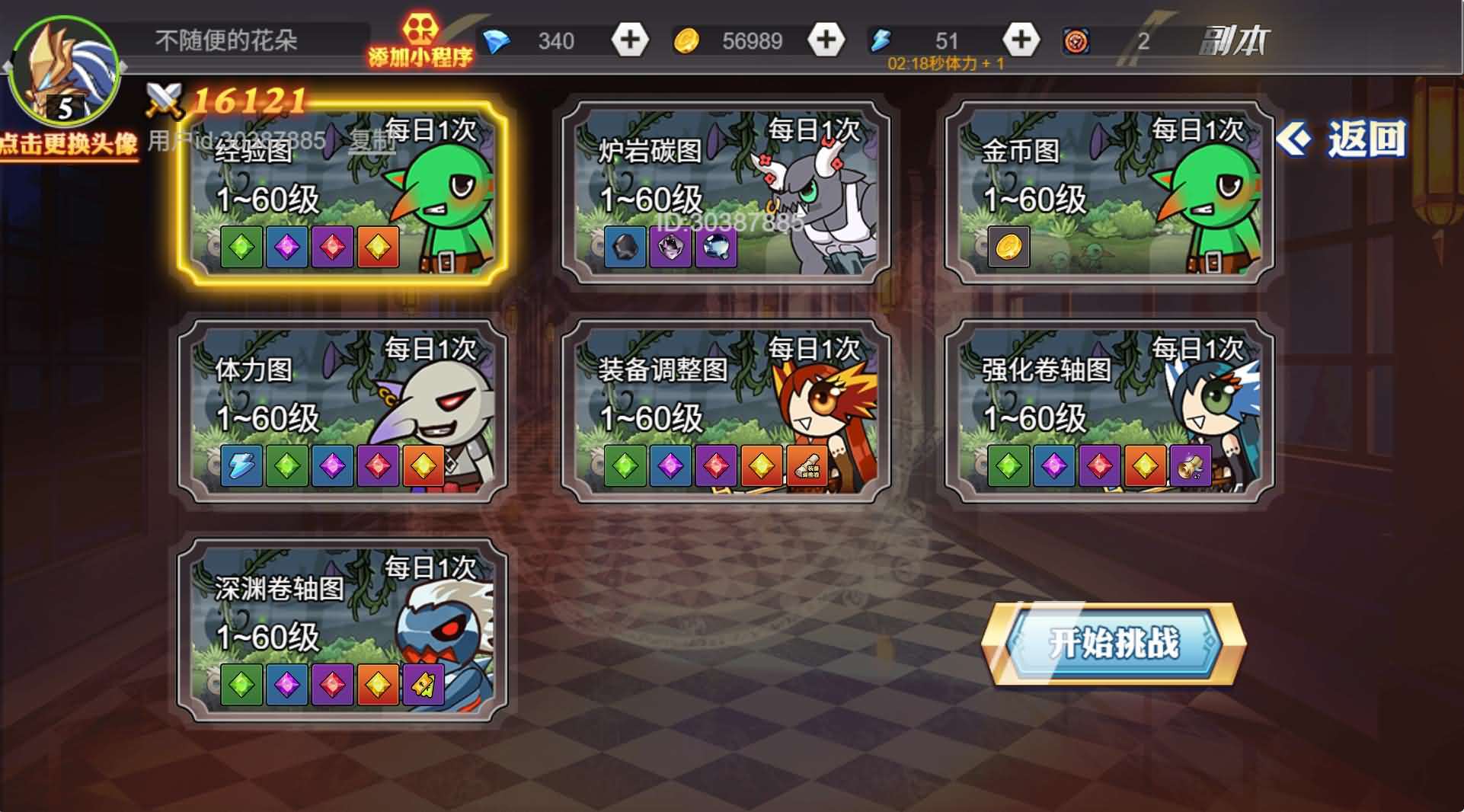Image resolution: width=1464 pixels, height=812 pixels.
Task: Select the lightning reward icon on 体力图
Action: (241, 467)
